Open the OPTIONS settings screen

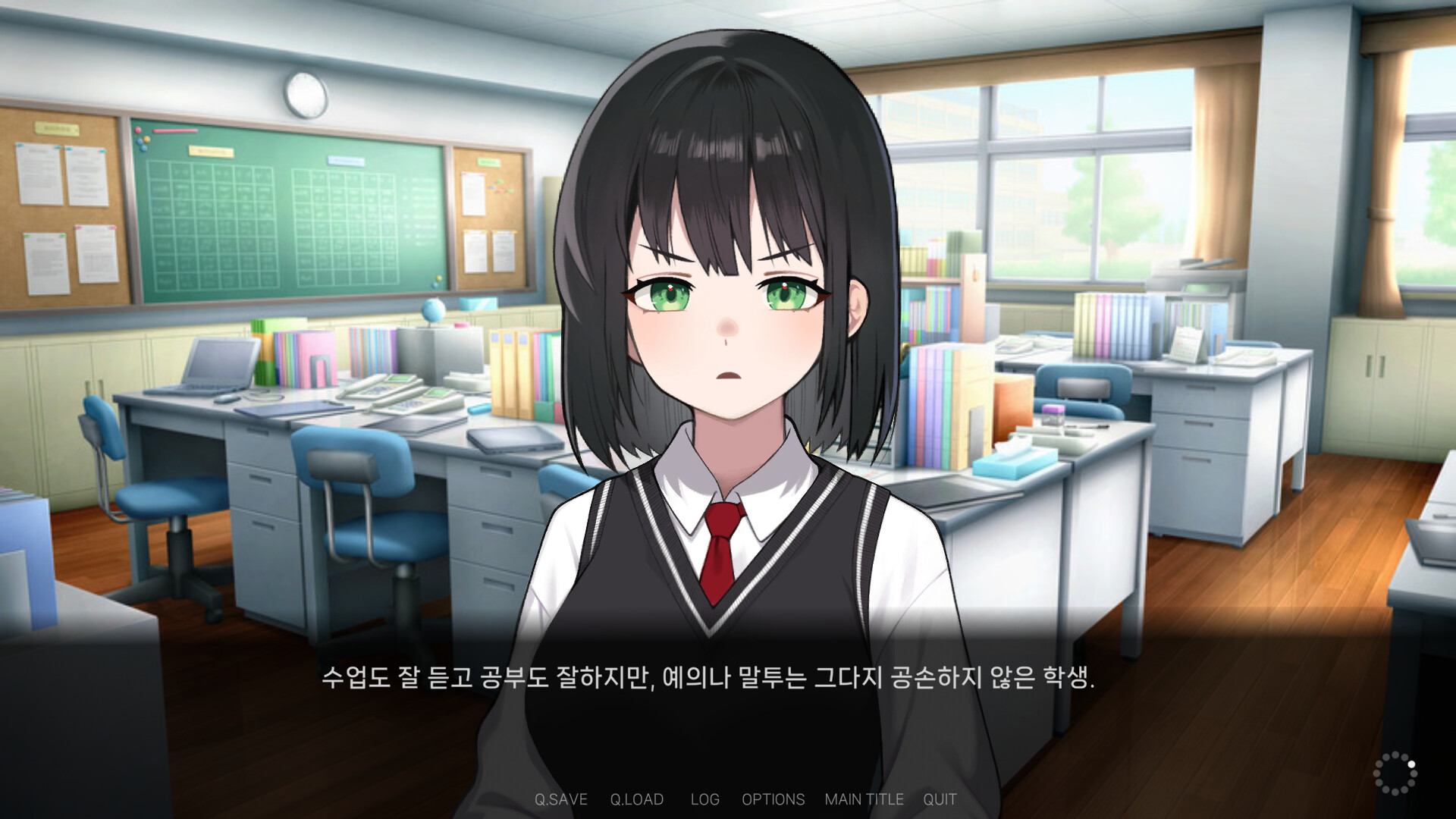pyautogui.click(x=774, y=799)
